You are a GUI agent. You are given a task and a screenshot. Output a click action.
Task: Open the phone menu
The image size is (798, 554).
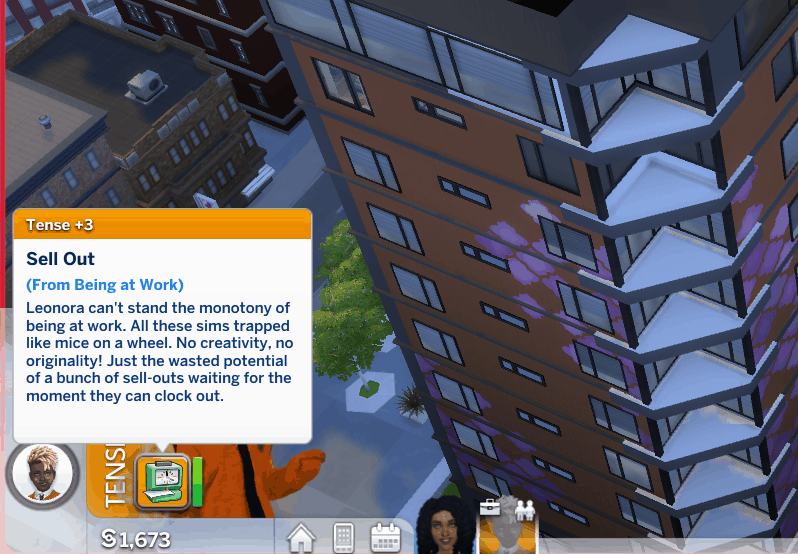(x=343, y=538)
